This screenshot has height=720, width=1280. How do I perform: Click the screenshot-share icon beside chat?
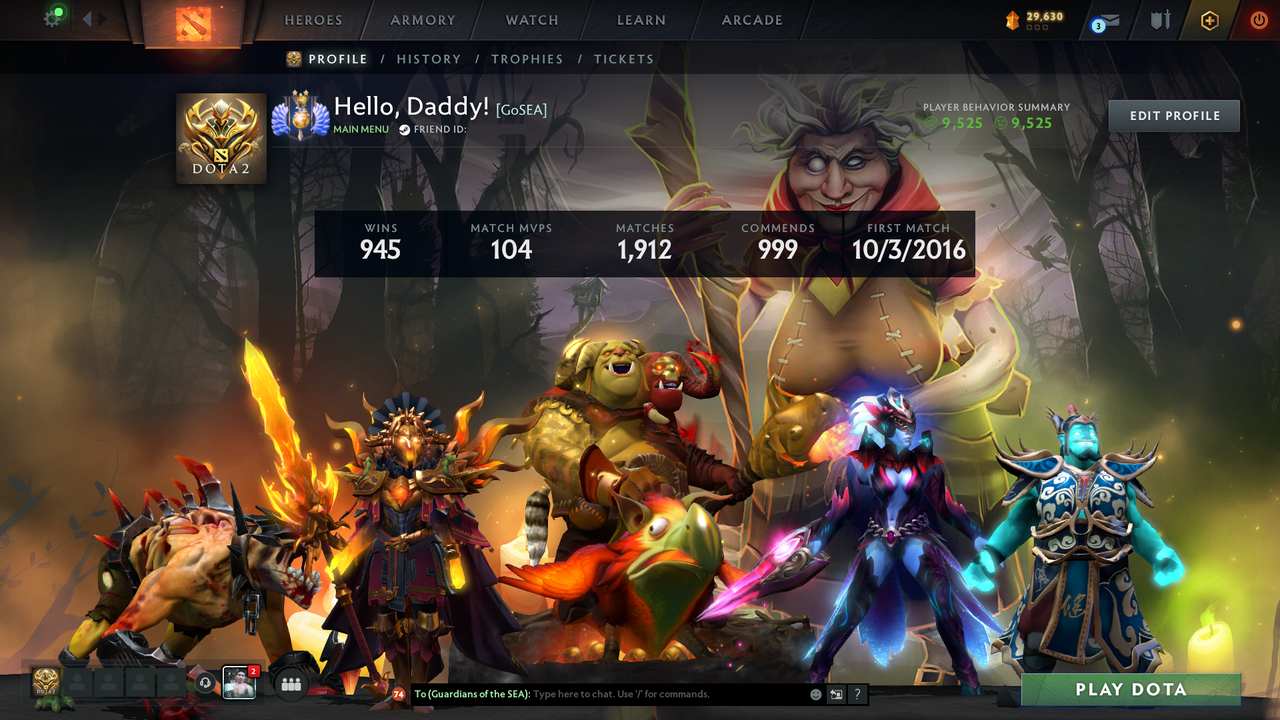click(834, 693)
